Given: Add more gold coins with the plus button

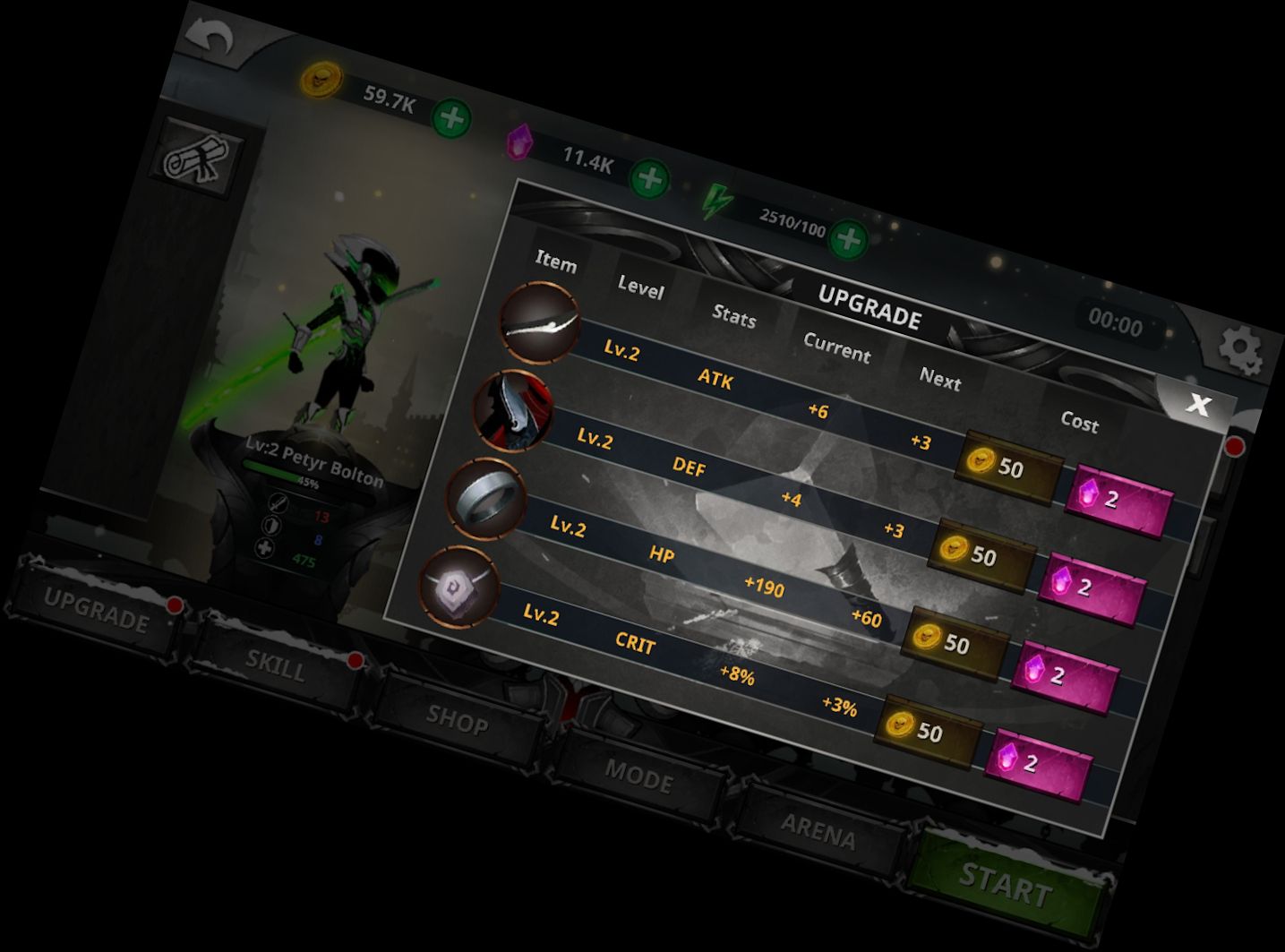Looking at the screenshot, I should pos(452,119).
